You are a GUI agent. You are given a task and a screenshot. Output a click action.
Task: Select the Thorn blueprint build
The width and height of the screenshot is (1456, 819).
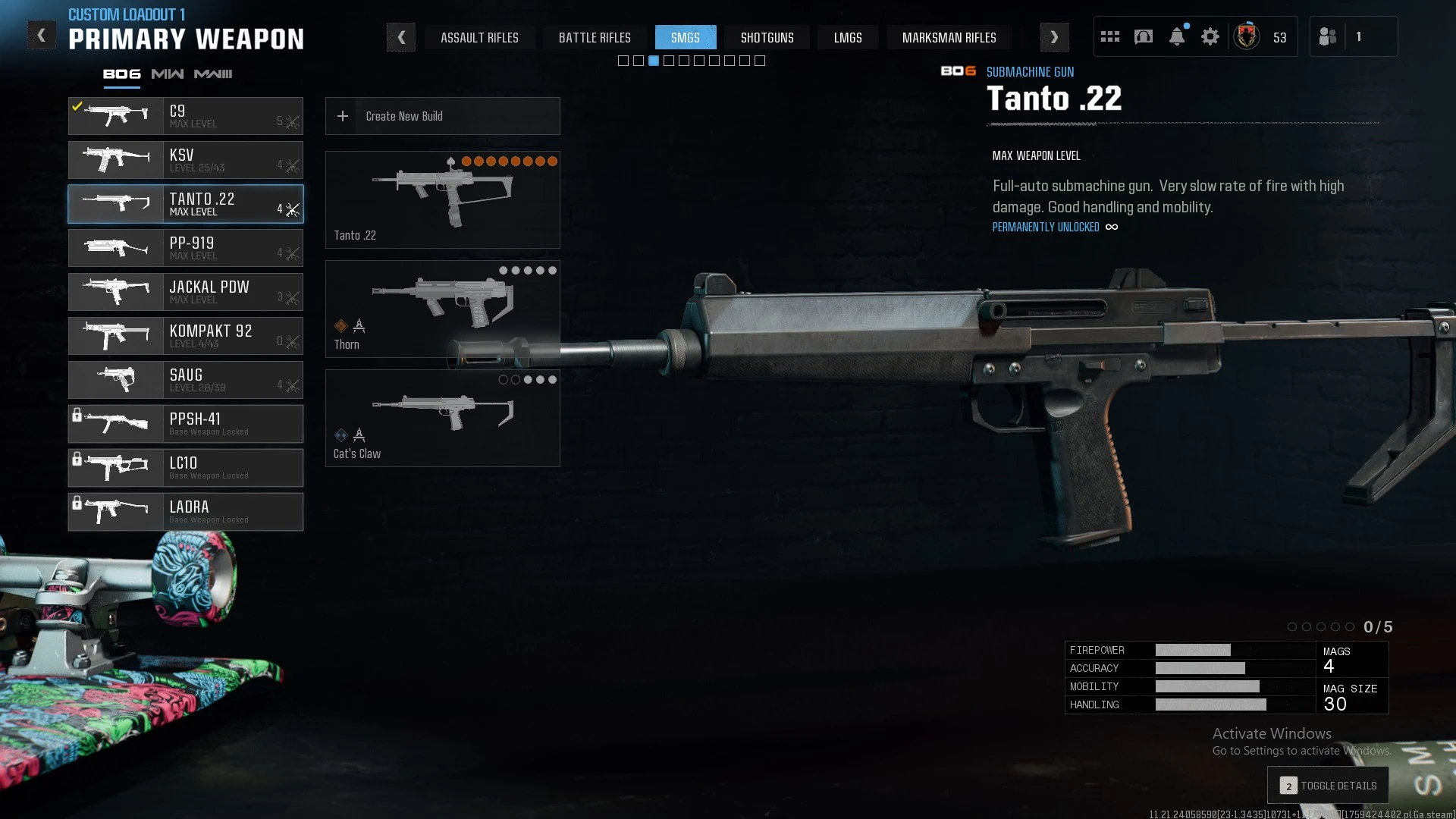click(x=442, y=309)
